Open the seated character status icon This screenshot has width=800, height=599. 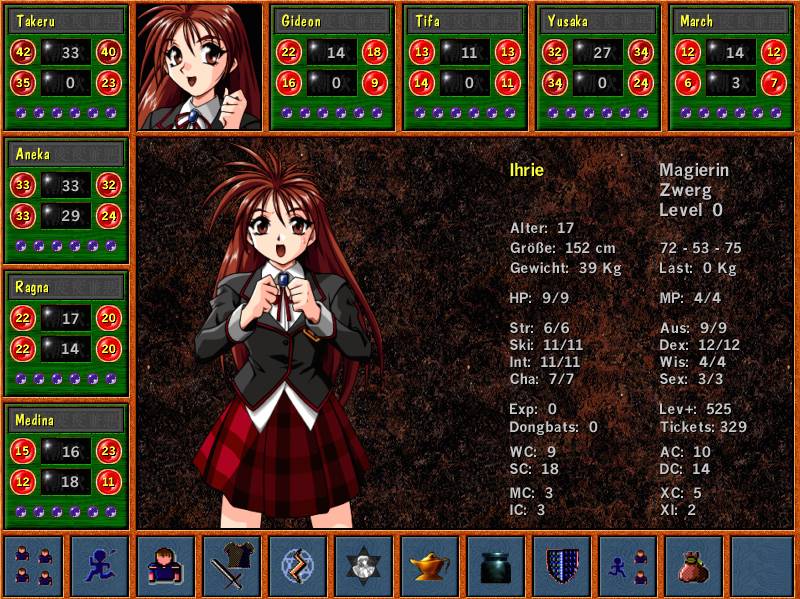click(166, 566)
